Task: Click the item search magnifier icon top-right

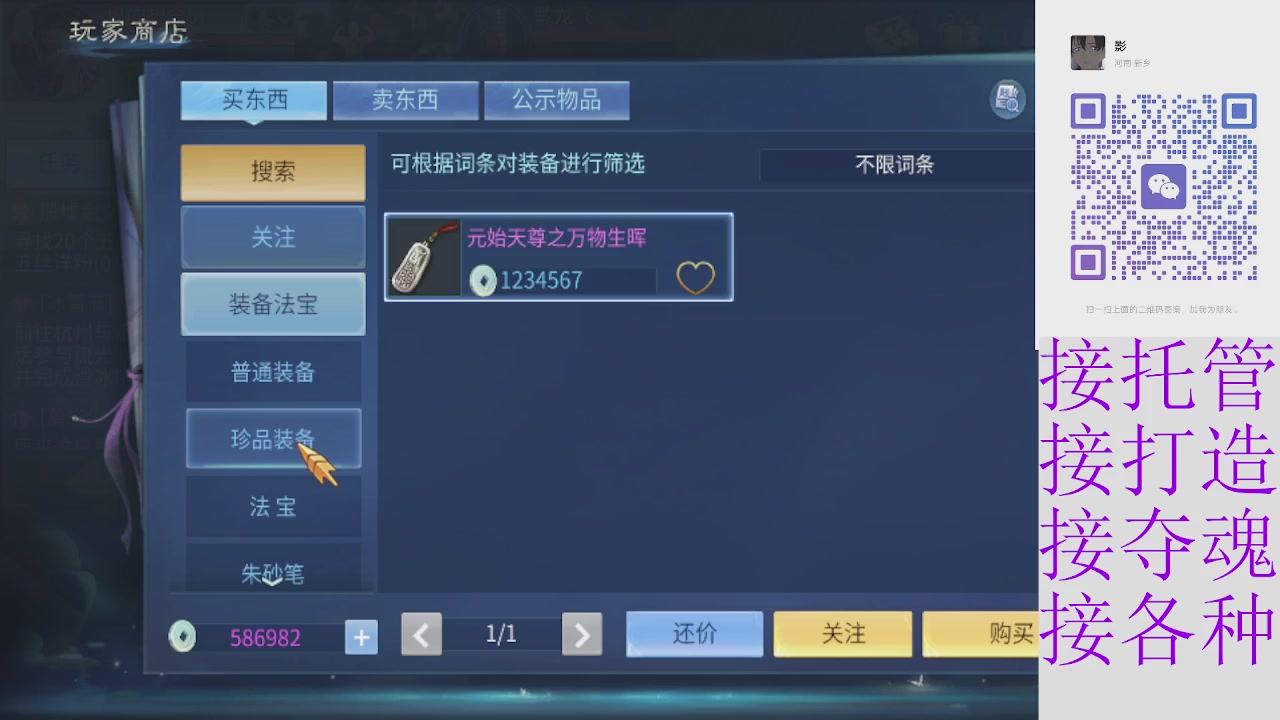Action: tap(1007, 99)
